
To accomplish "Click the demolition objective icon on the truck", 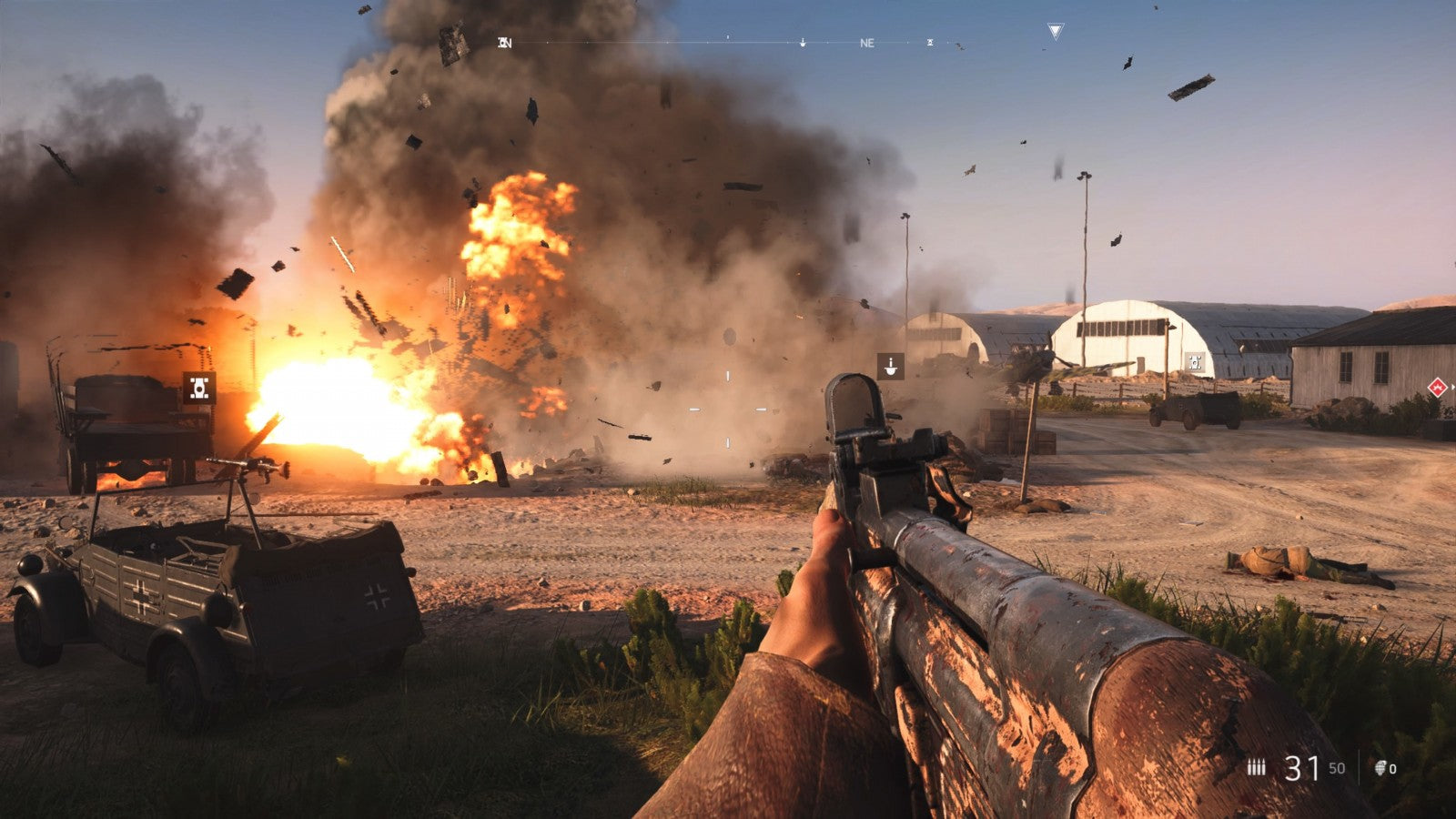I will 198,389.
